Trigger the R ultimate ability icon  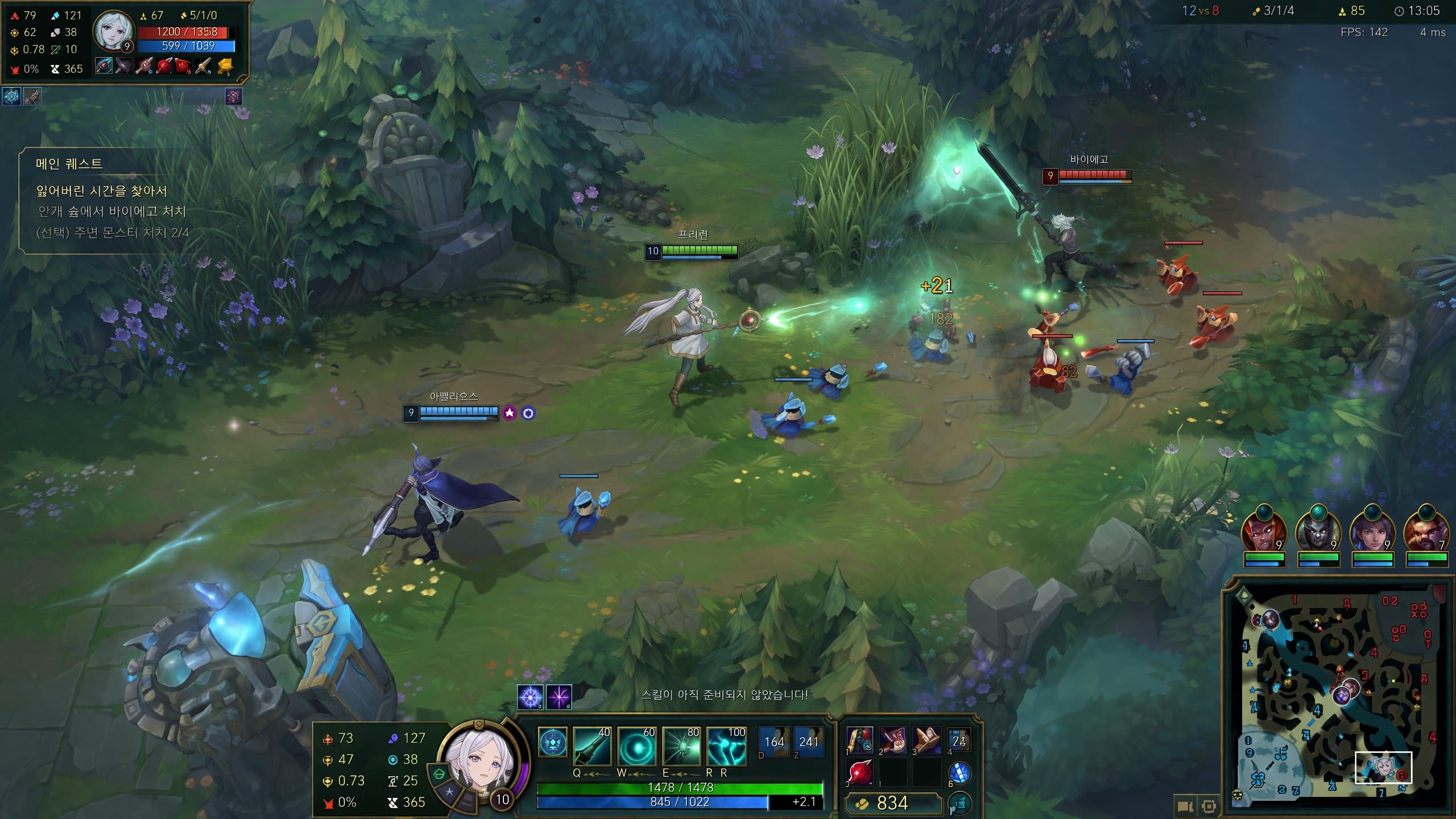726,747
